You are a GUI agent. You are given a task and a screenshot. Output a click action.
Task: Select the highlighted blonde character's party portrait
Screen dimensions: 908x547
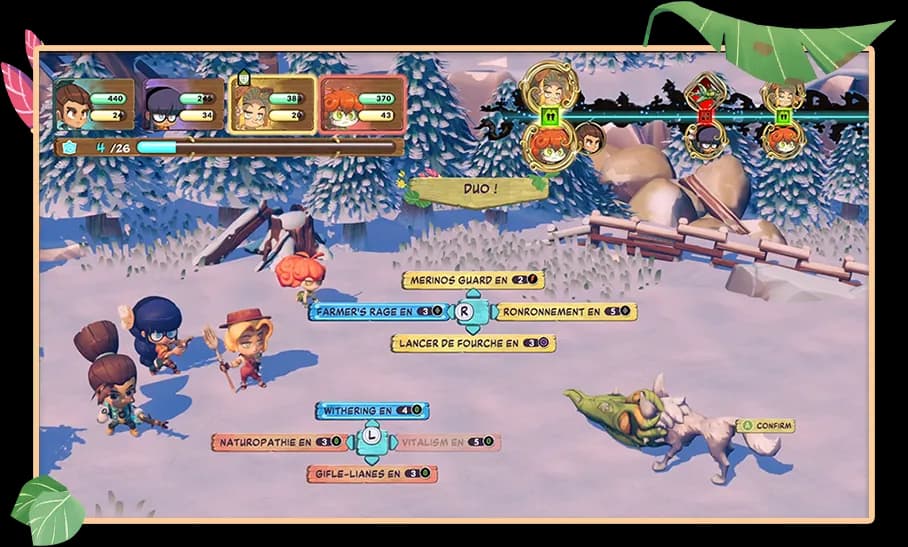(x=273, y=105)
